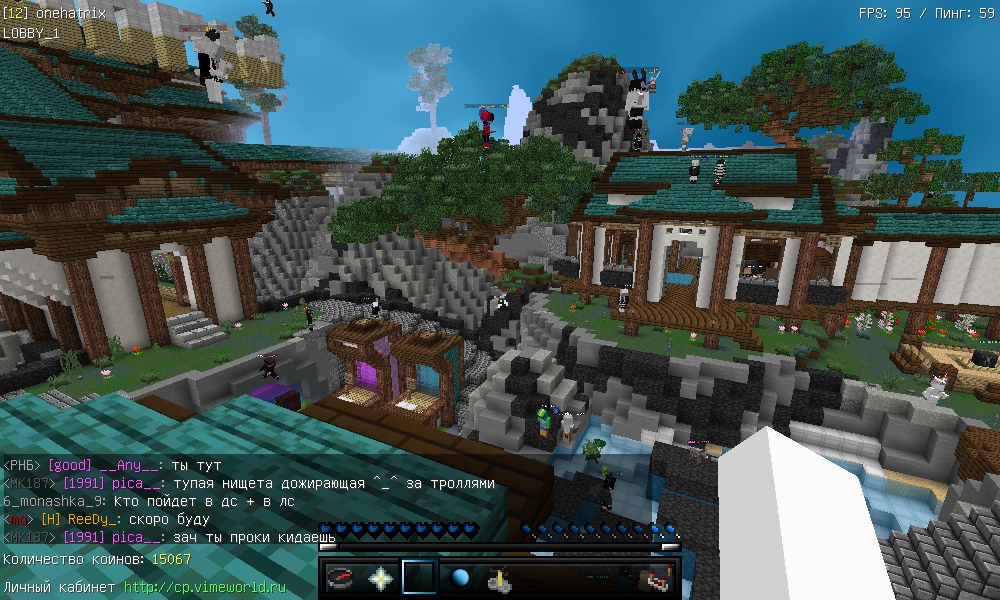Select the nether star hotbar slot

click(381, 578)
